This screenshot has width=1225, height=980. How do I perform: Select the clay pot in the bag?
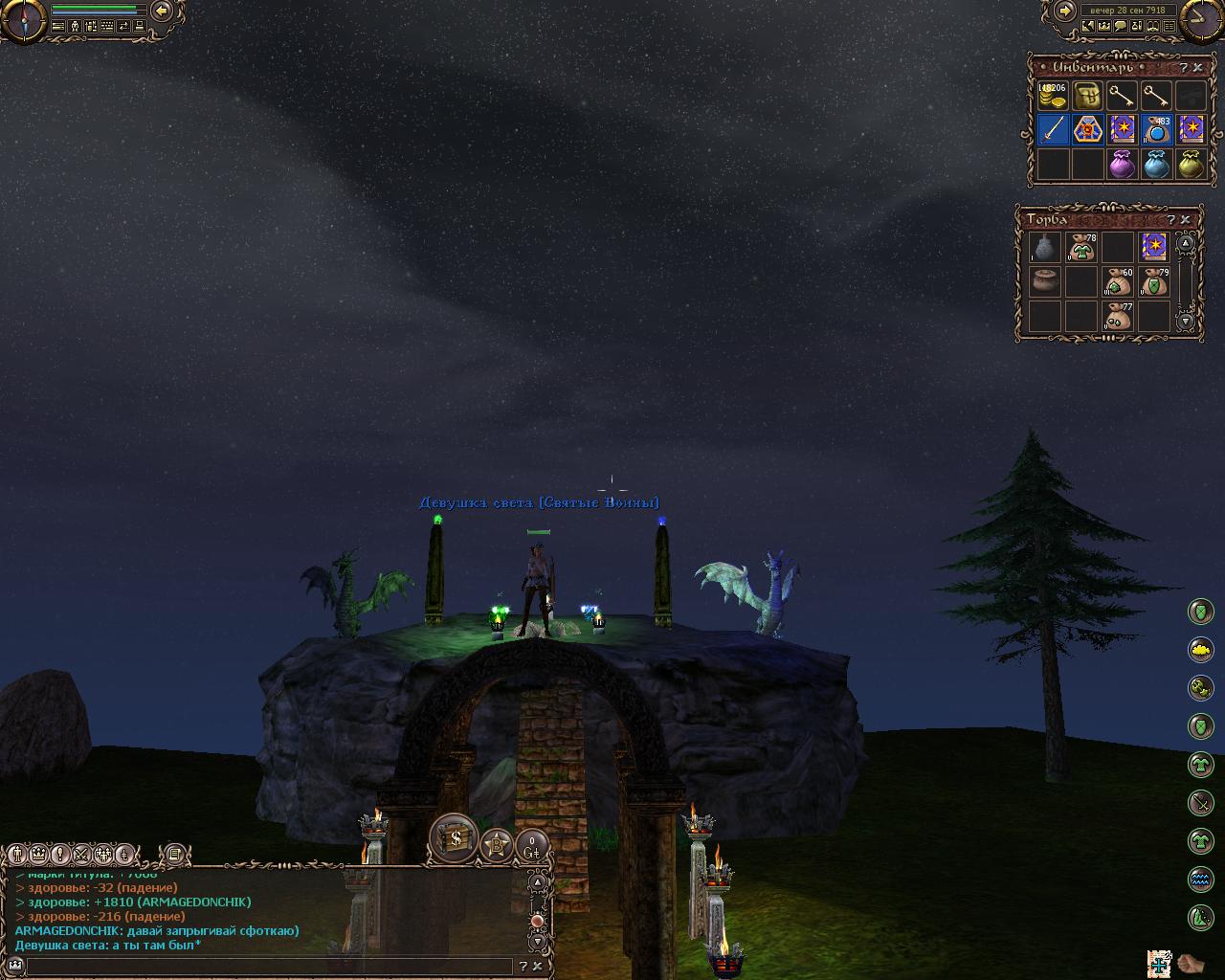(1044, 282)
